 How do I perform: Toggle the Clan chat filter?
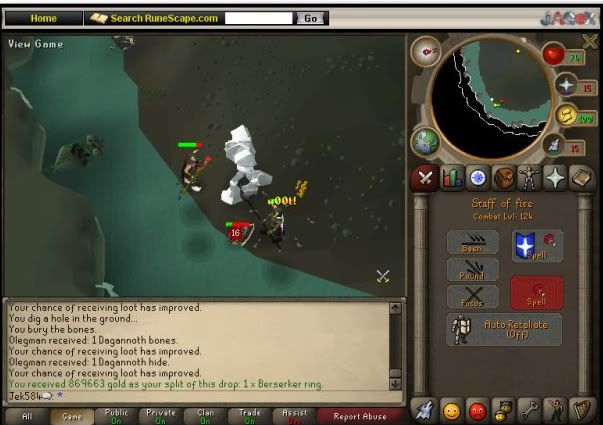tap(206, 415)
